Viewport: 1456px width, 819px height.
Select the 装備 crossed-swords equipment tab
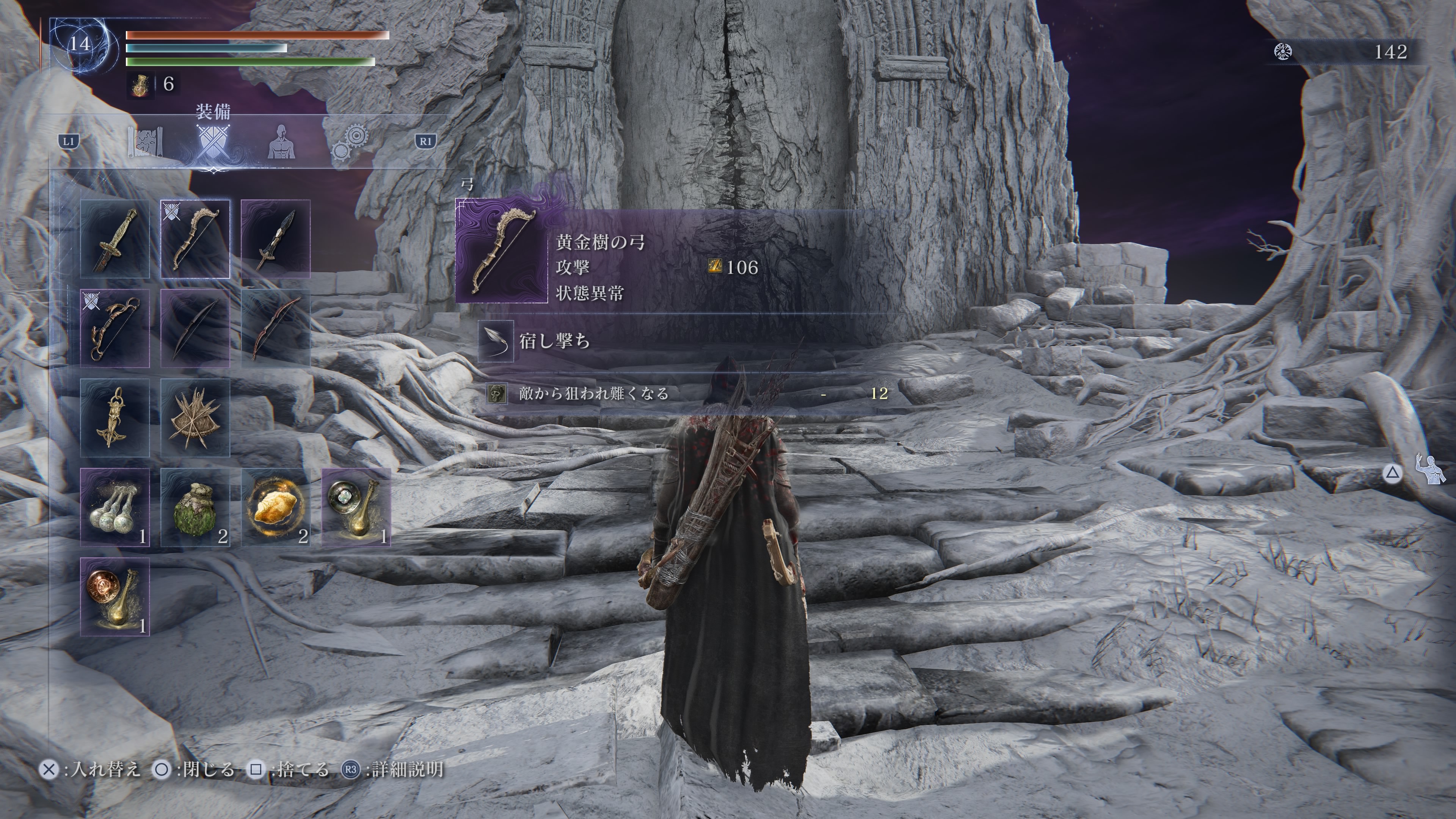pos(213,142)
